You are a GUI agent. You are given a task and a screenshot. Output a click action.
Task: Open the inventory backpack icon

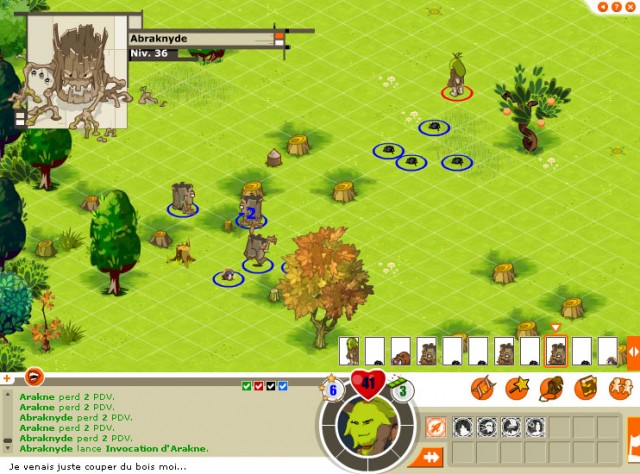click(x=551, y=386)
